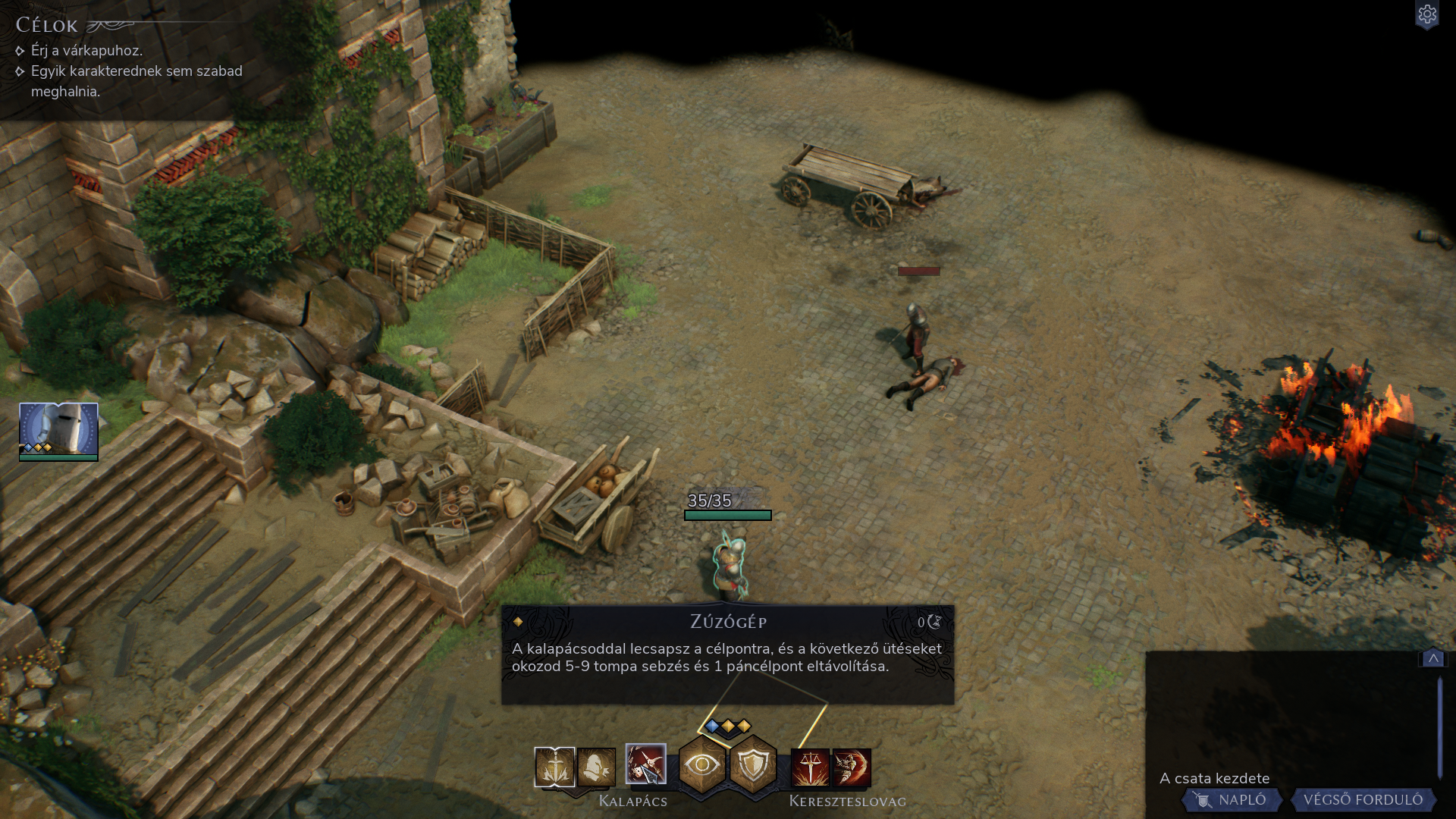Open the Napló combat log
Viewport: 1456px width, 819px height.
tap(1232, 799)
